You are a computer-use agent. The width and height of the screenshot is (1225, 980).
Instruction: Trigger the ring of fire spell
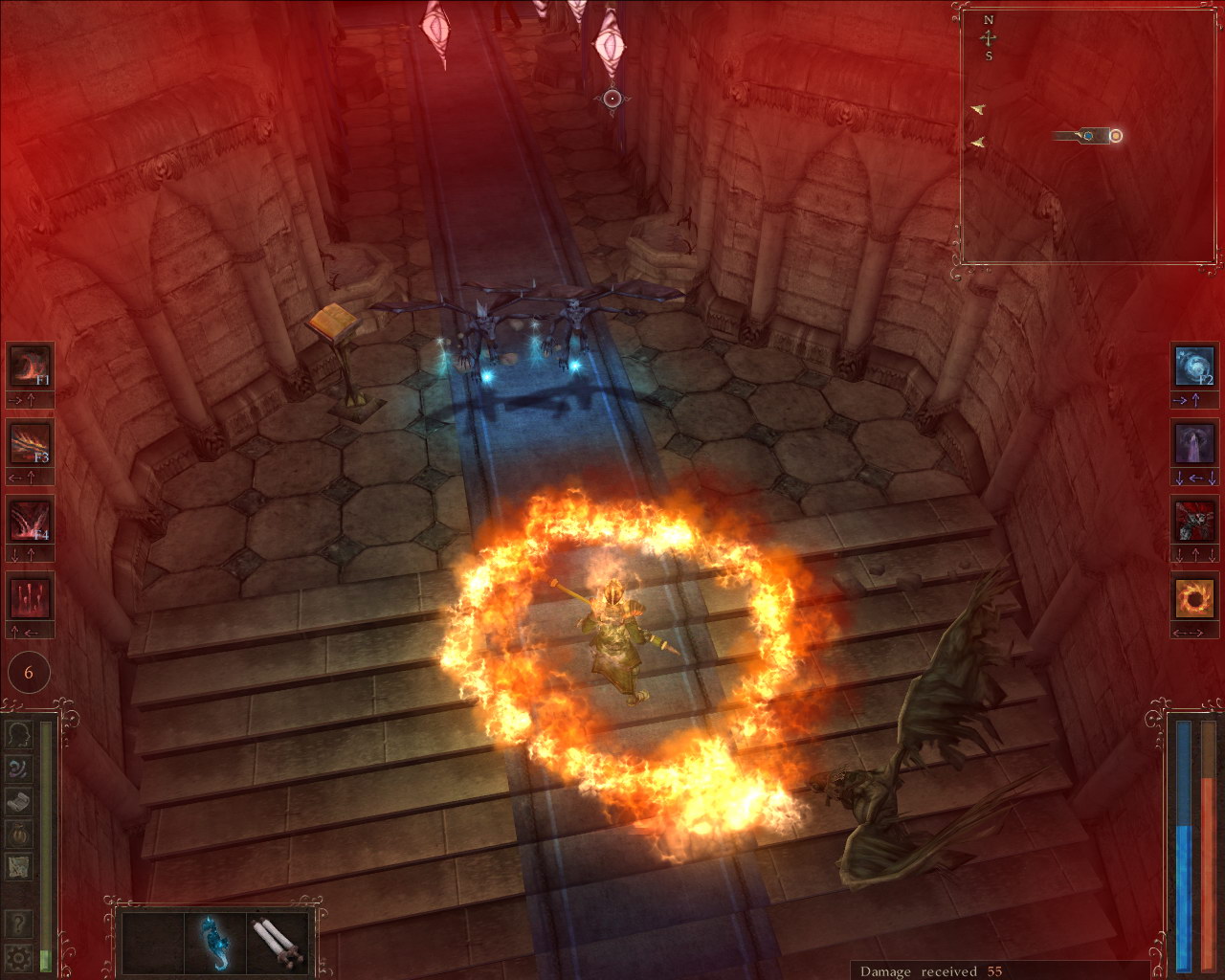pos(1194,599)
